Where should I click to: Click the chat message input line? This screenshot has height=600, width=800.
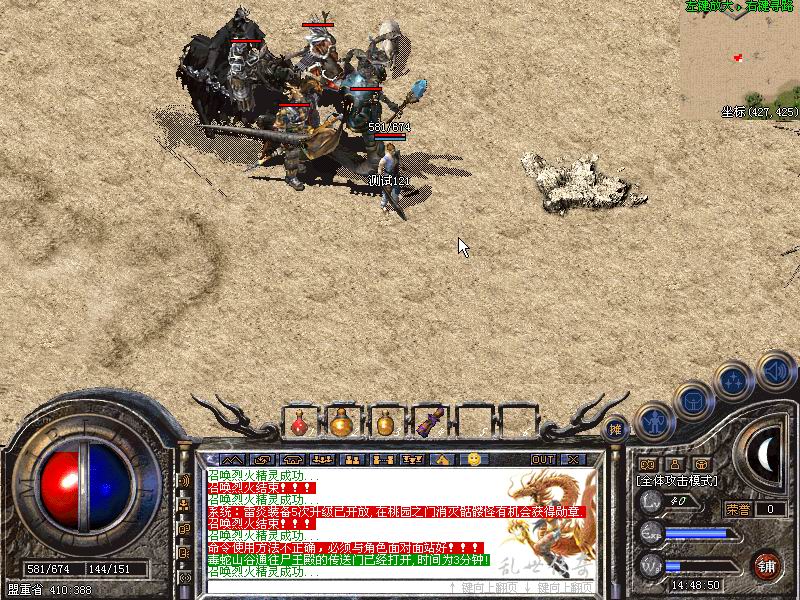(320, 587)
